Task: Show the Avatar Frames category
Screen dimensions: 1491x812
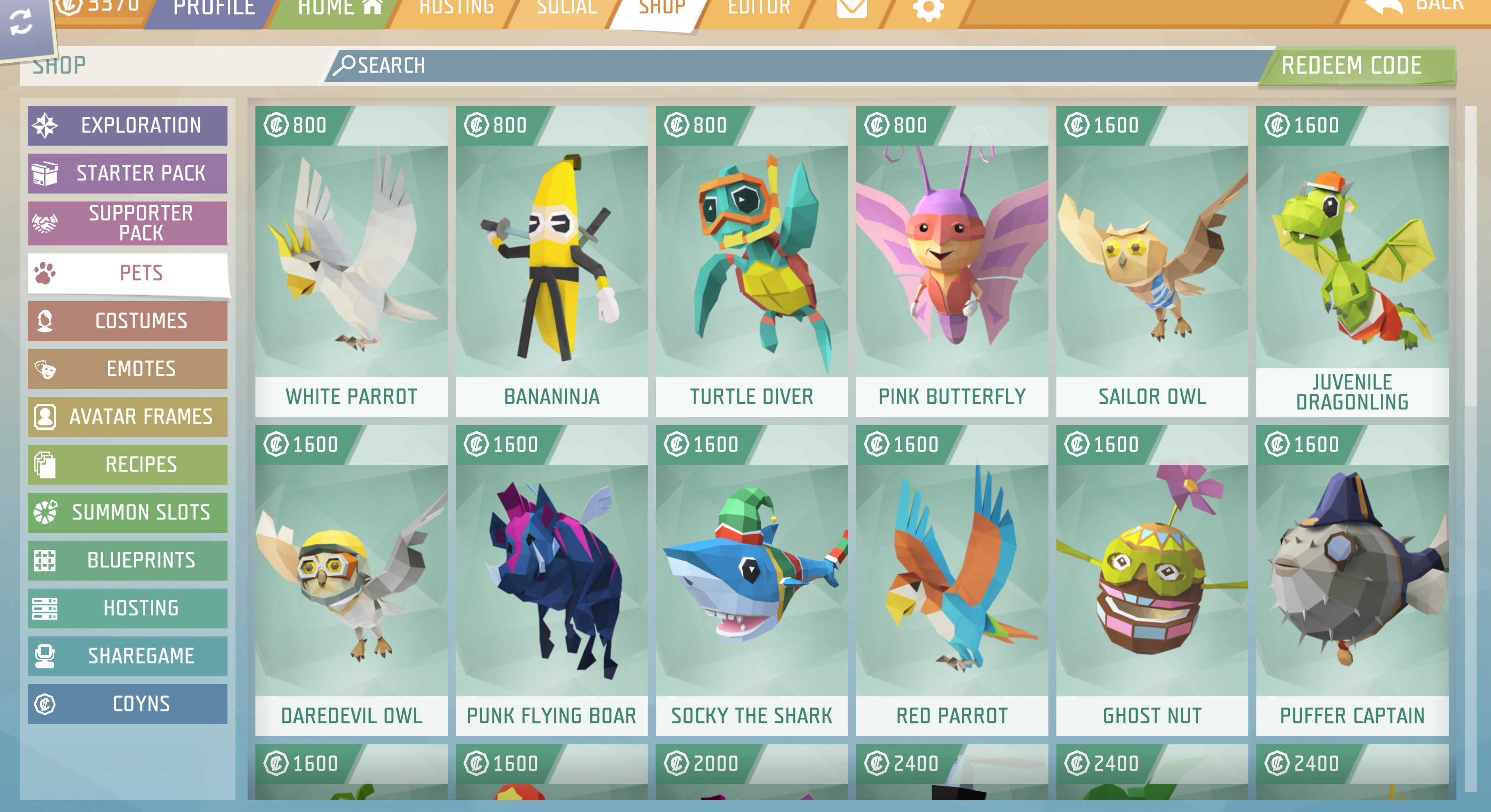Action: (127, 417)
